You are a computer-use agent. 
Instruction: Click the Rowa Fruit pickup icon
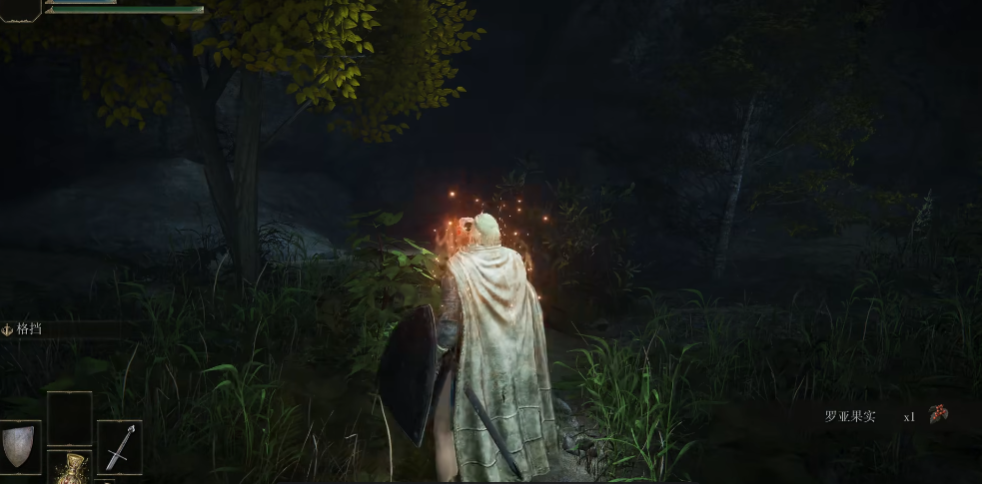point(938,415)
